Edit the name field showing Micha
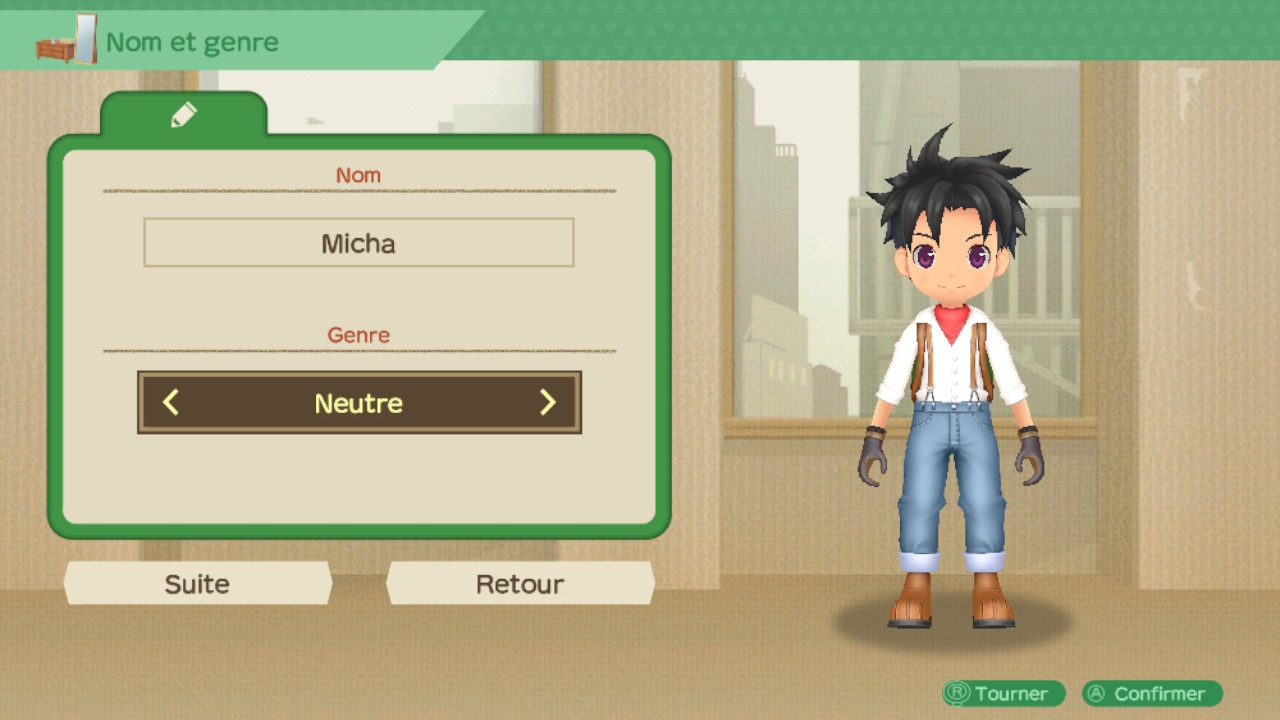The image size is (1280, 720). click(359, 243)
